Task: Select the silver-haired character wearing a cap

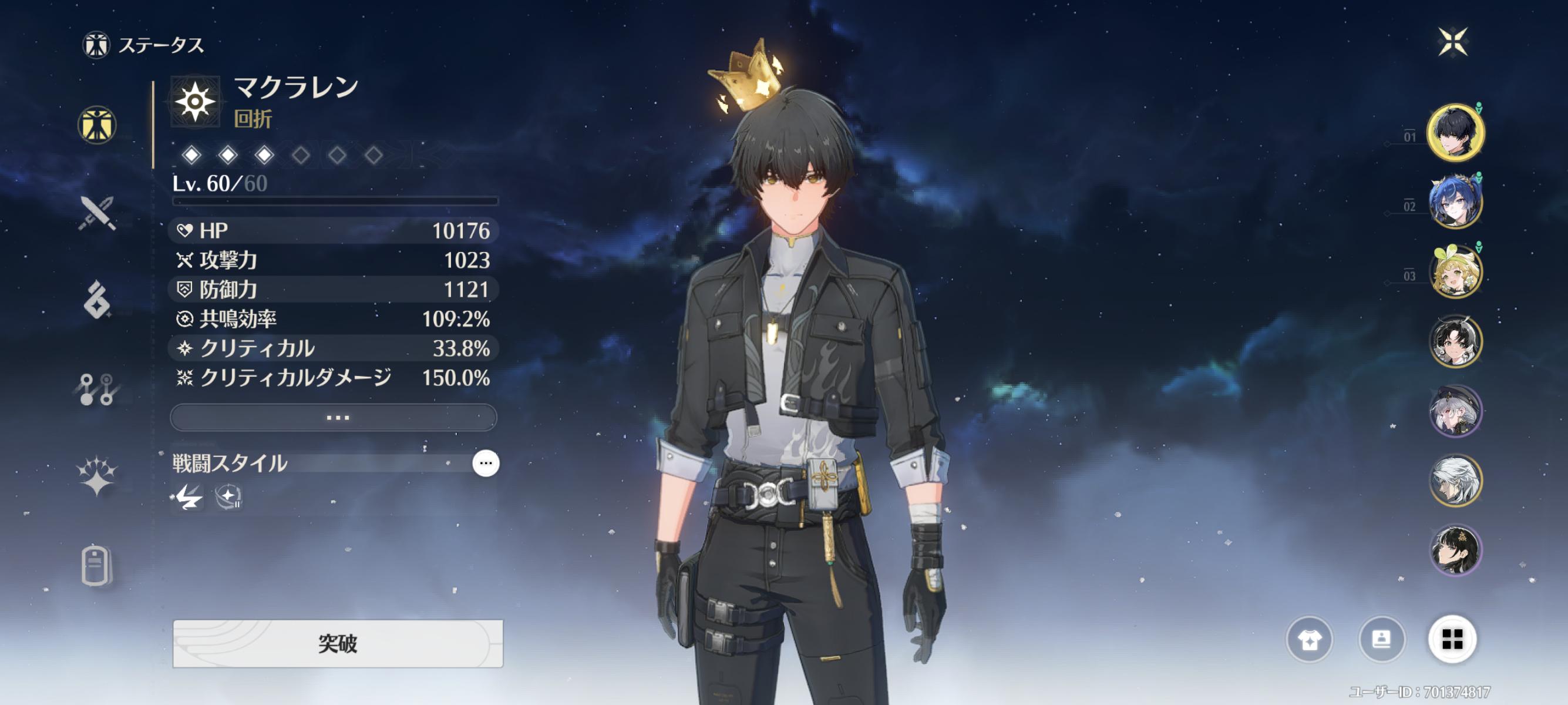Action: click(x=1455, y=411)
